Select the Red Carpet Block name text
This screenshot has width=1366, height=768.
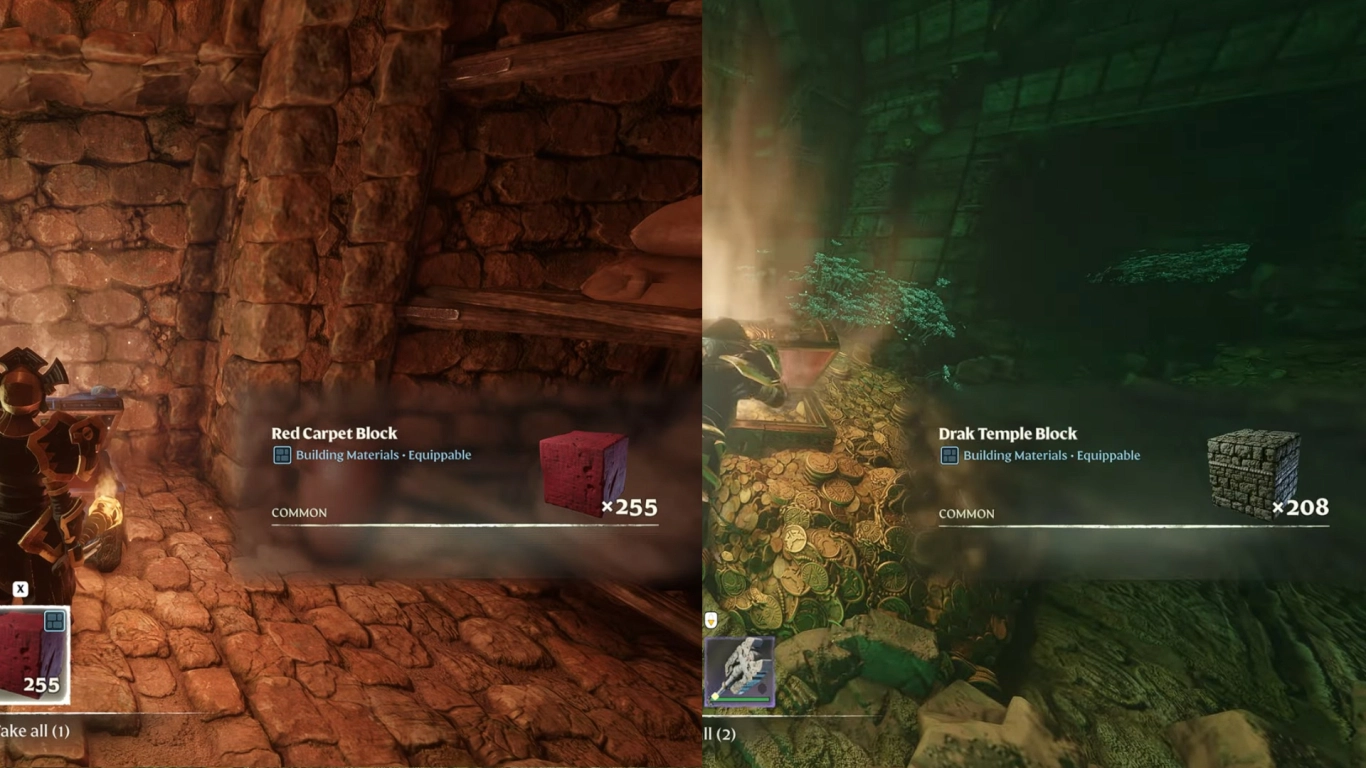[335, 433]
